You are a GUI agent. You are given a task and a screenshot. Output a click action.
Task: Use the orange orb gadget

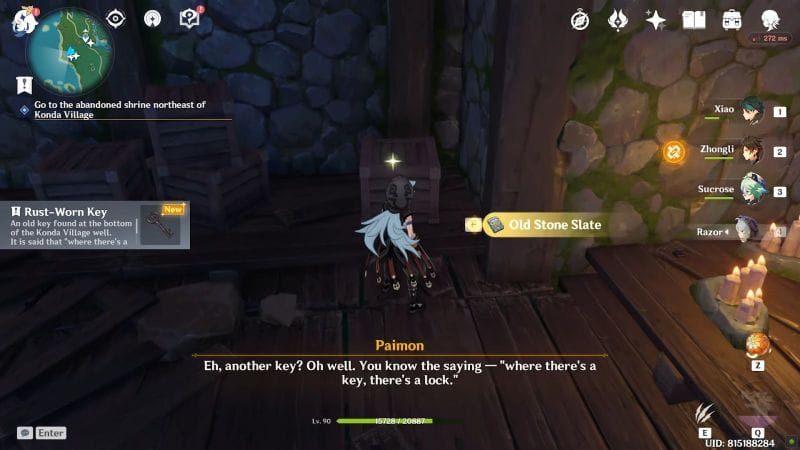coord(758,345)
